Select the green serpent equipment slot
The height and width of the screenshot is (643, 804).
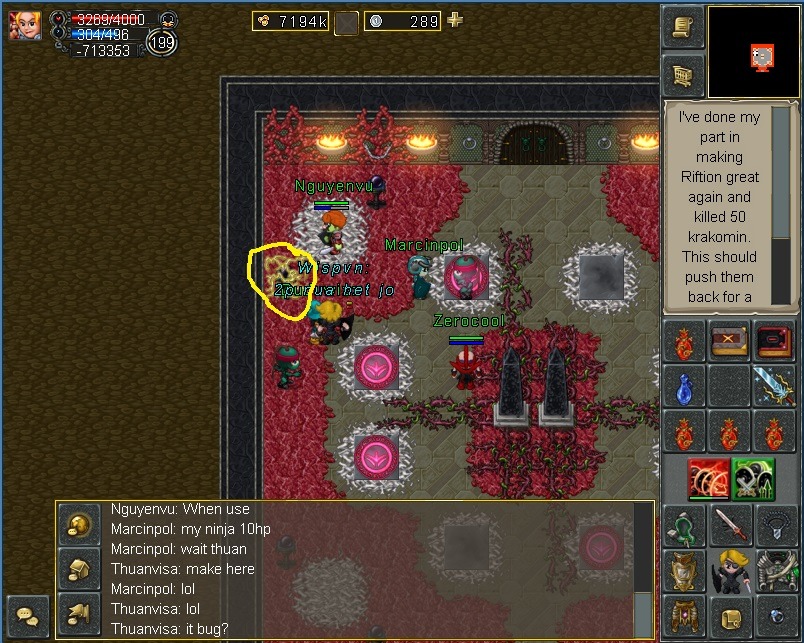click(684, 525)
